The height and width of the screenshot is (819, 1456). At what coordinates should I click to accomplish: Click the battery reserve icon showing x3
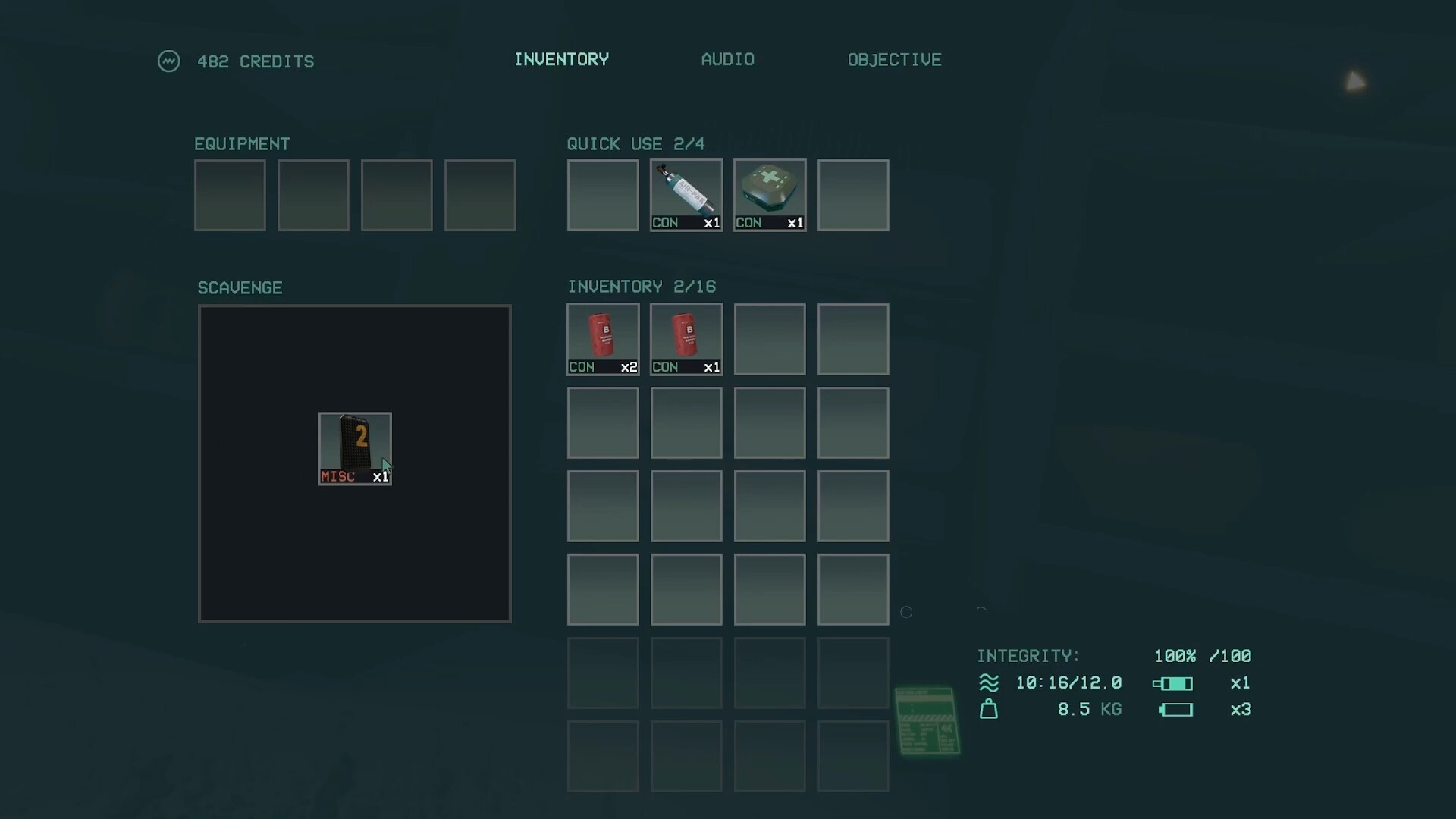tap(1176, 710)
